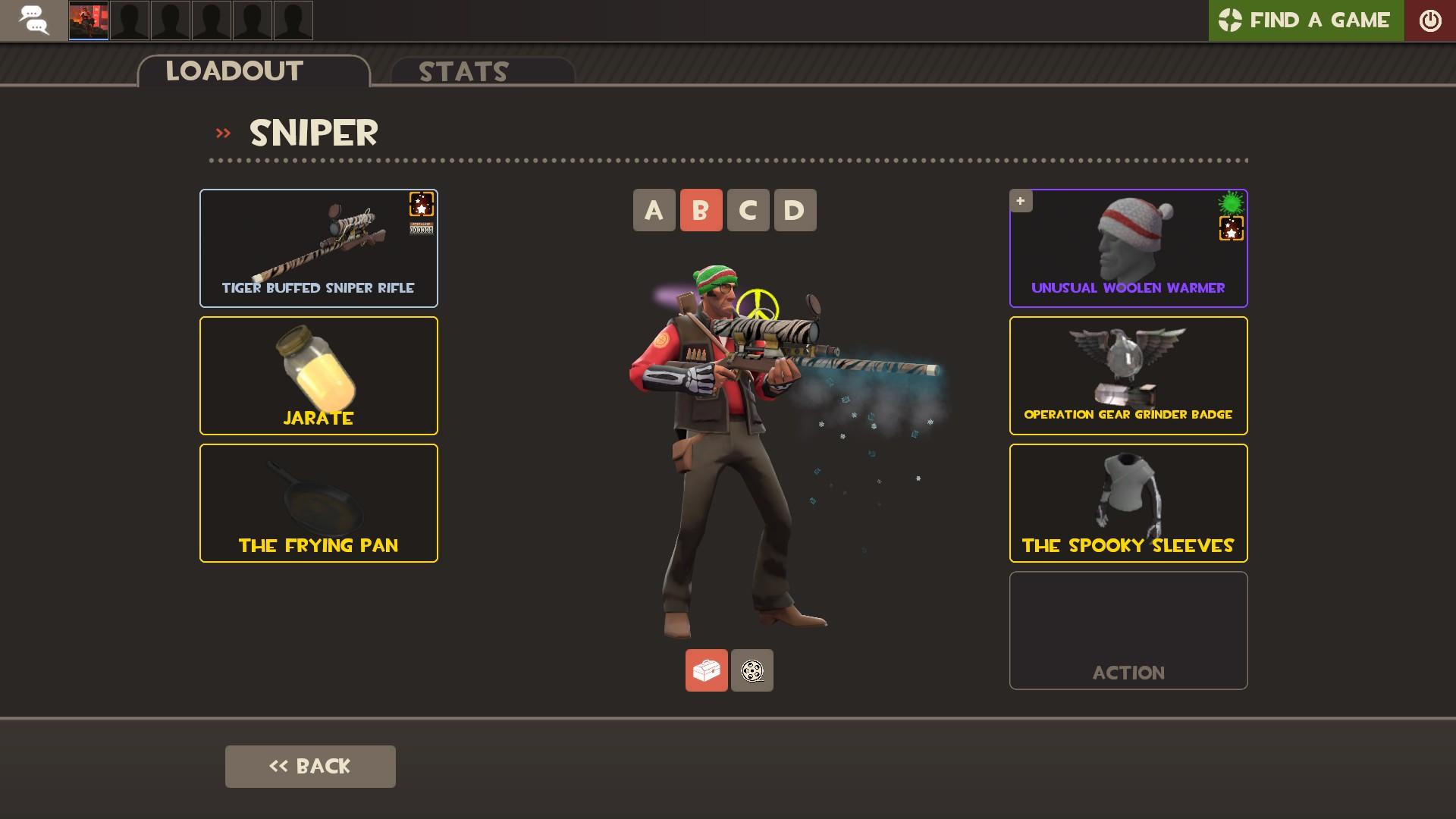Click the plus icon on the Unusual Woolen Warmer

(x=1021, y=201)
